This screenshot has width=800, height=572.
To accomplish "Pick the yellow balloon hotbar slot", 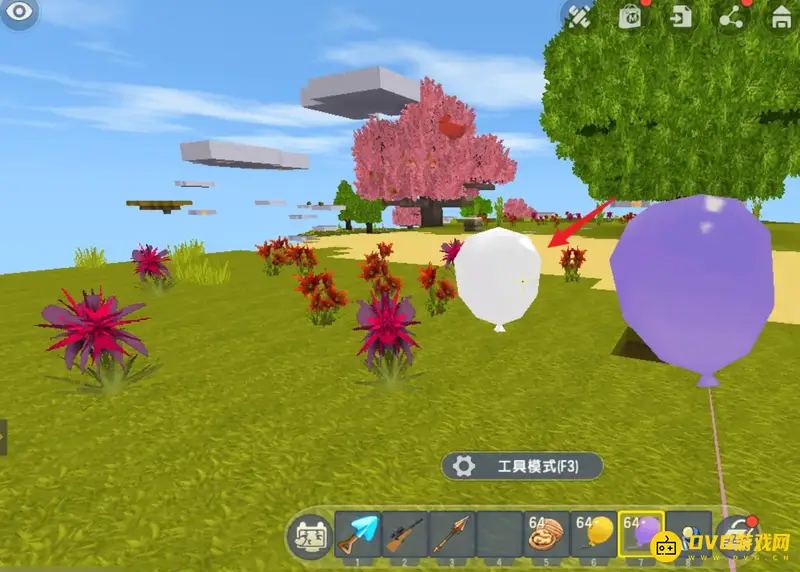I will (594, 534).
